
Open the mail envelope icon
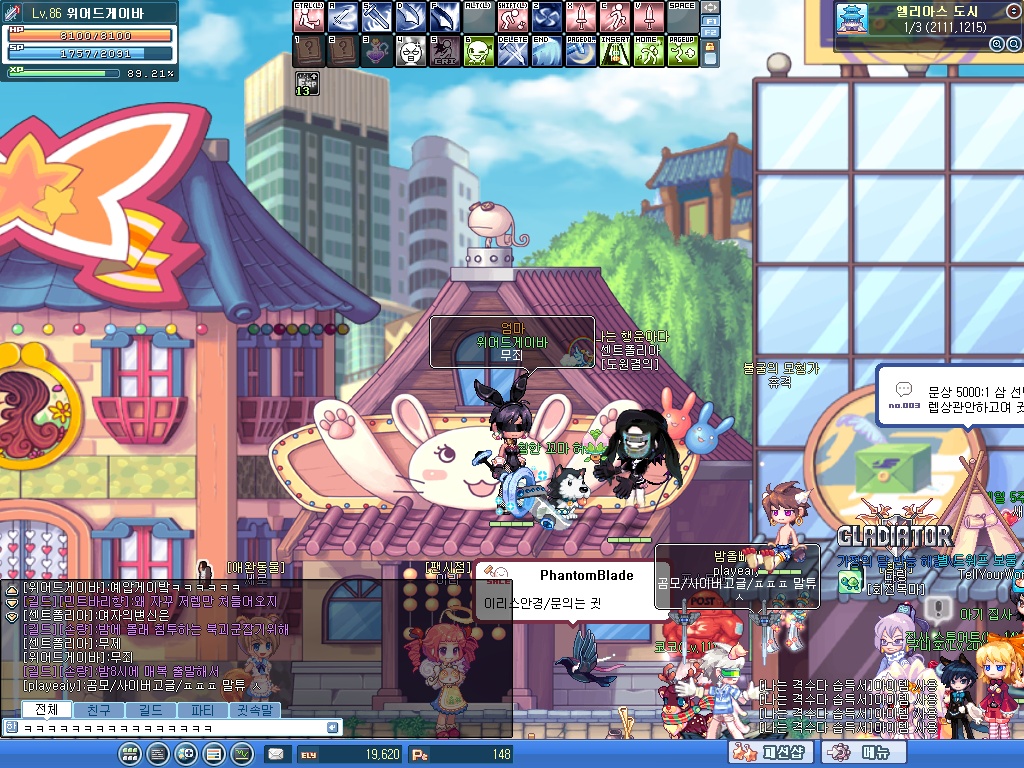(x=276, y=754)
